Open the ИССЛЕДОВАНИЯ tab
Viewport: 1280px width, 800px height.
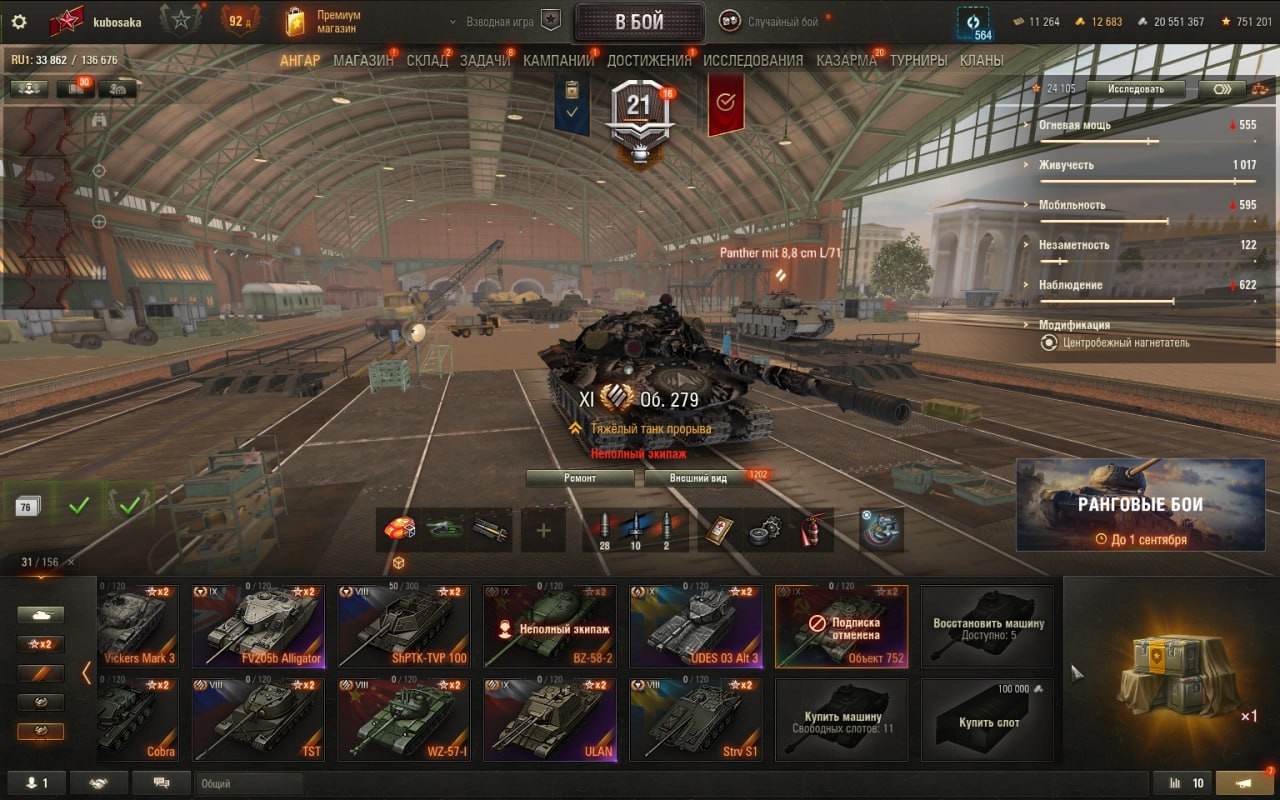752,61
